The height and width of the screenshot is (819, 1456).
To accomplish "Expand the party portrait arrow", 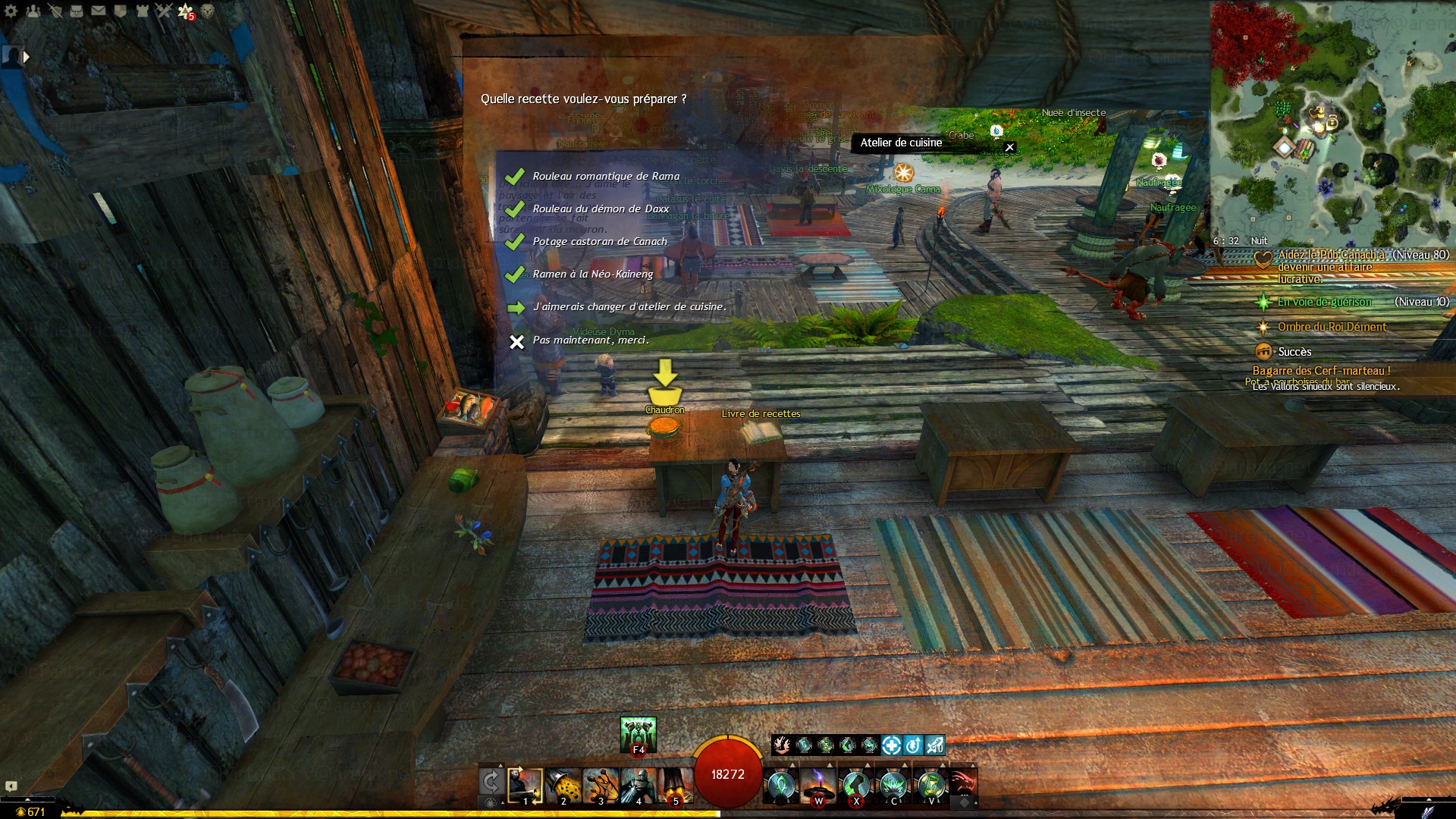I will pyautogui.click(x=27, y=57).
